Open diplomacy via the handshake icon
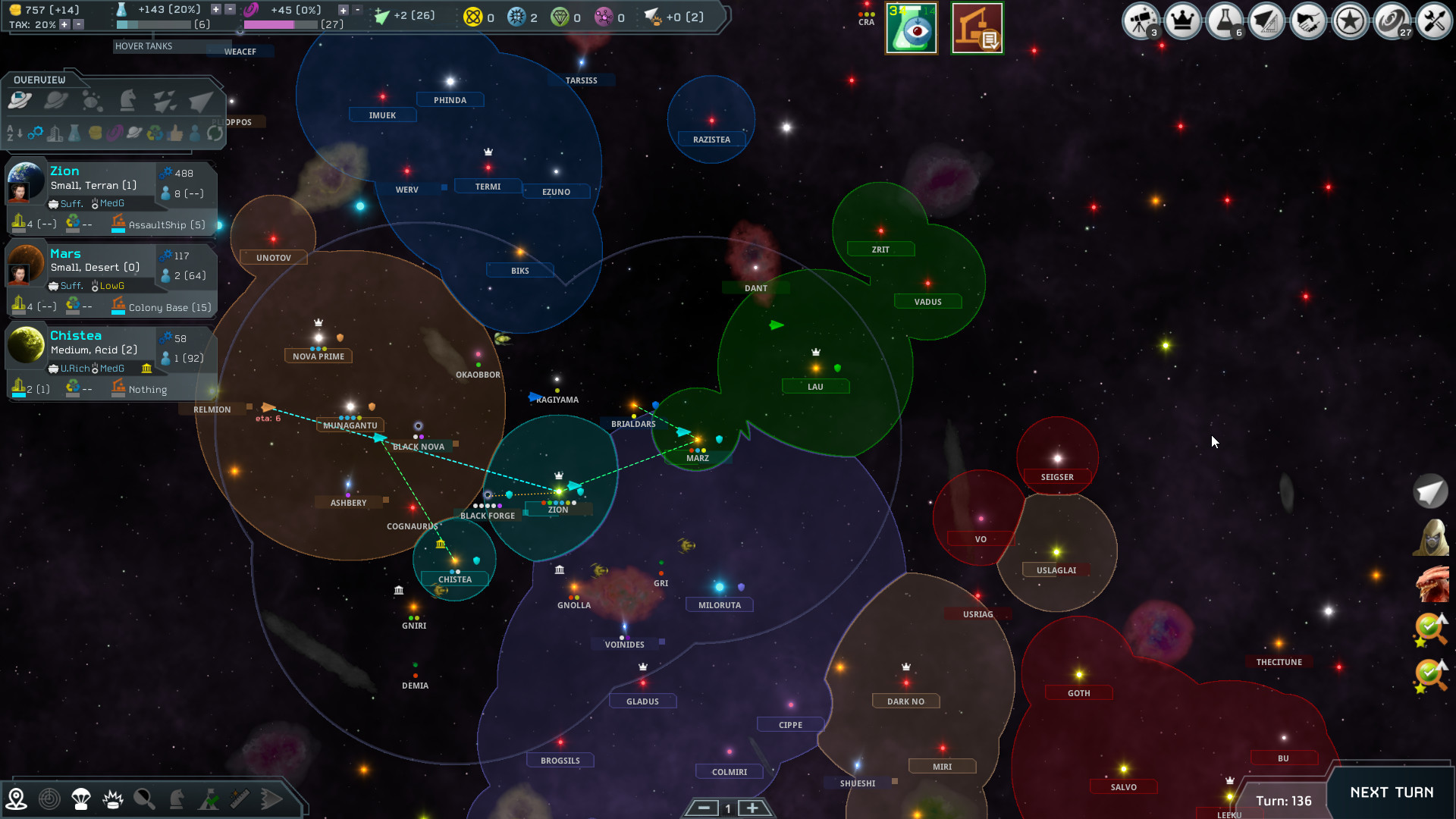The width and height of the screenshot is (1456, 819). [x=1308, y=20]
